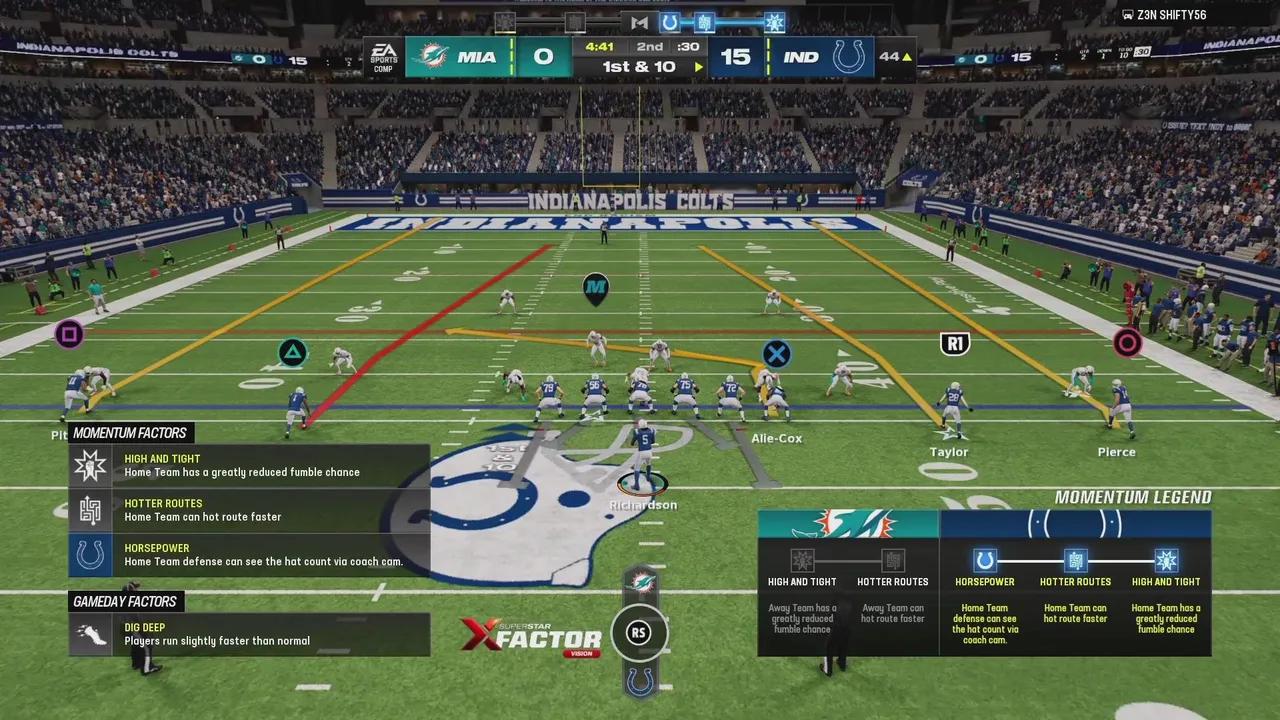Select the High and Tight row under Momentum Factors
1280x720 pixels.
249,466
